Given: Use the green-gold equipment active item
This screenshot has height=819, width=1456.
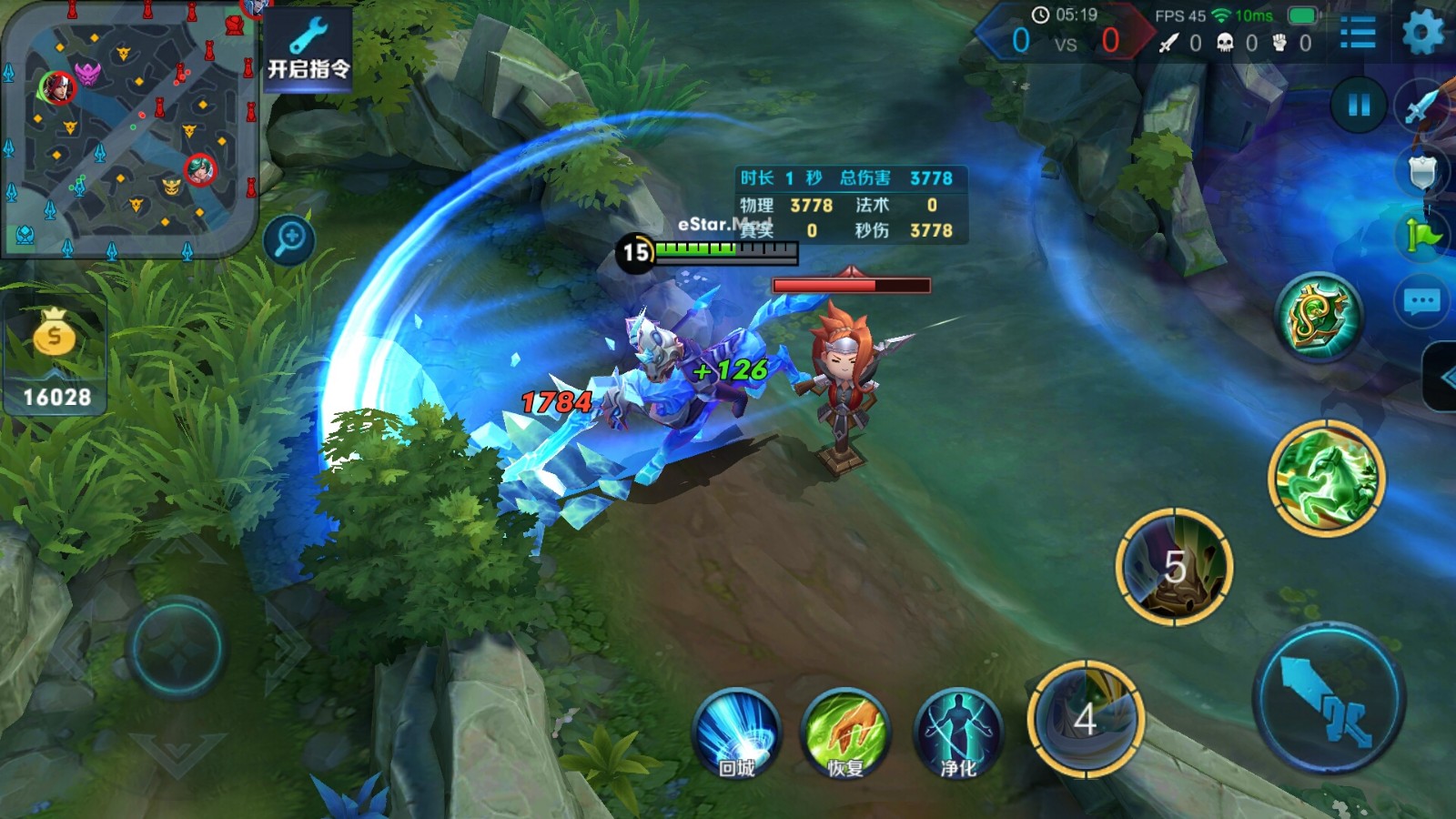Looking at the screenshot, I should coord(1319,317).
